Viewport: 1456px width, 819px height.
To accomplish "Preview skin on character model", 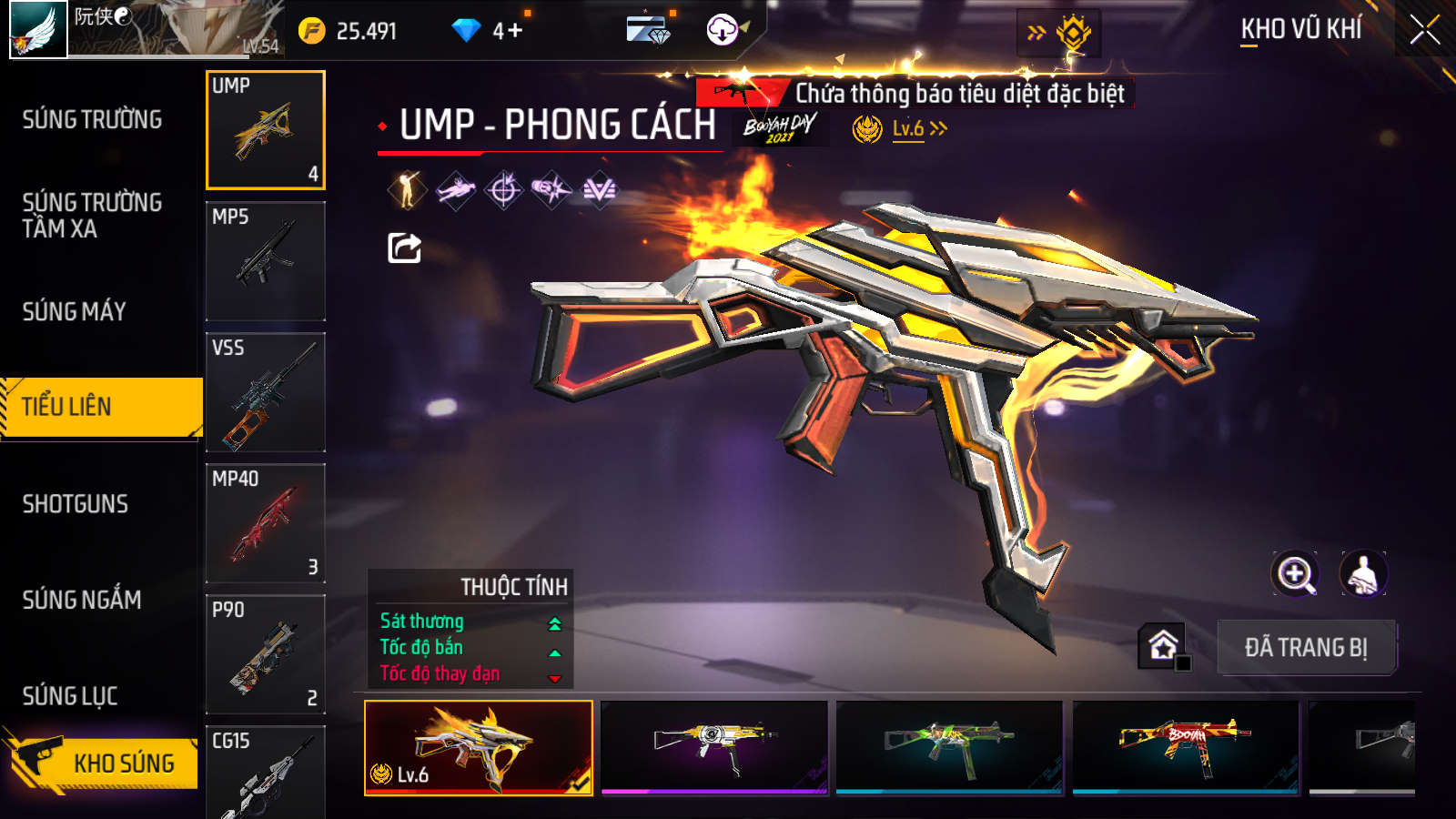I will click(1362, 574).
